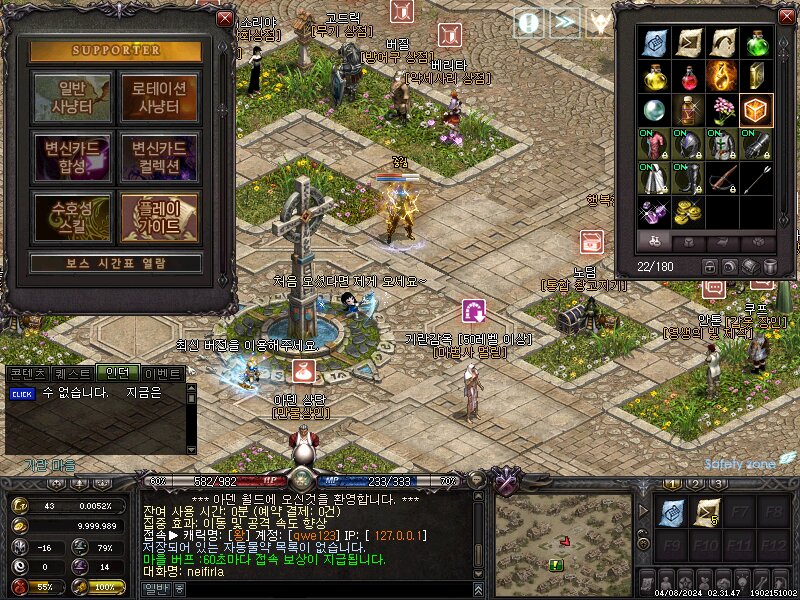800x600 pixels.
Task: Select the crossbow in the inventory
Action: (723, 178)
